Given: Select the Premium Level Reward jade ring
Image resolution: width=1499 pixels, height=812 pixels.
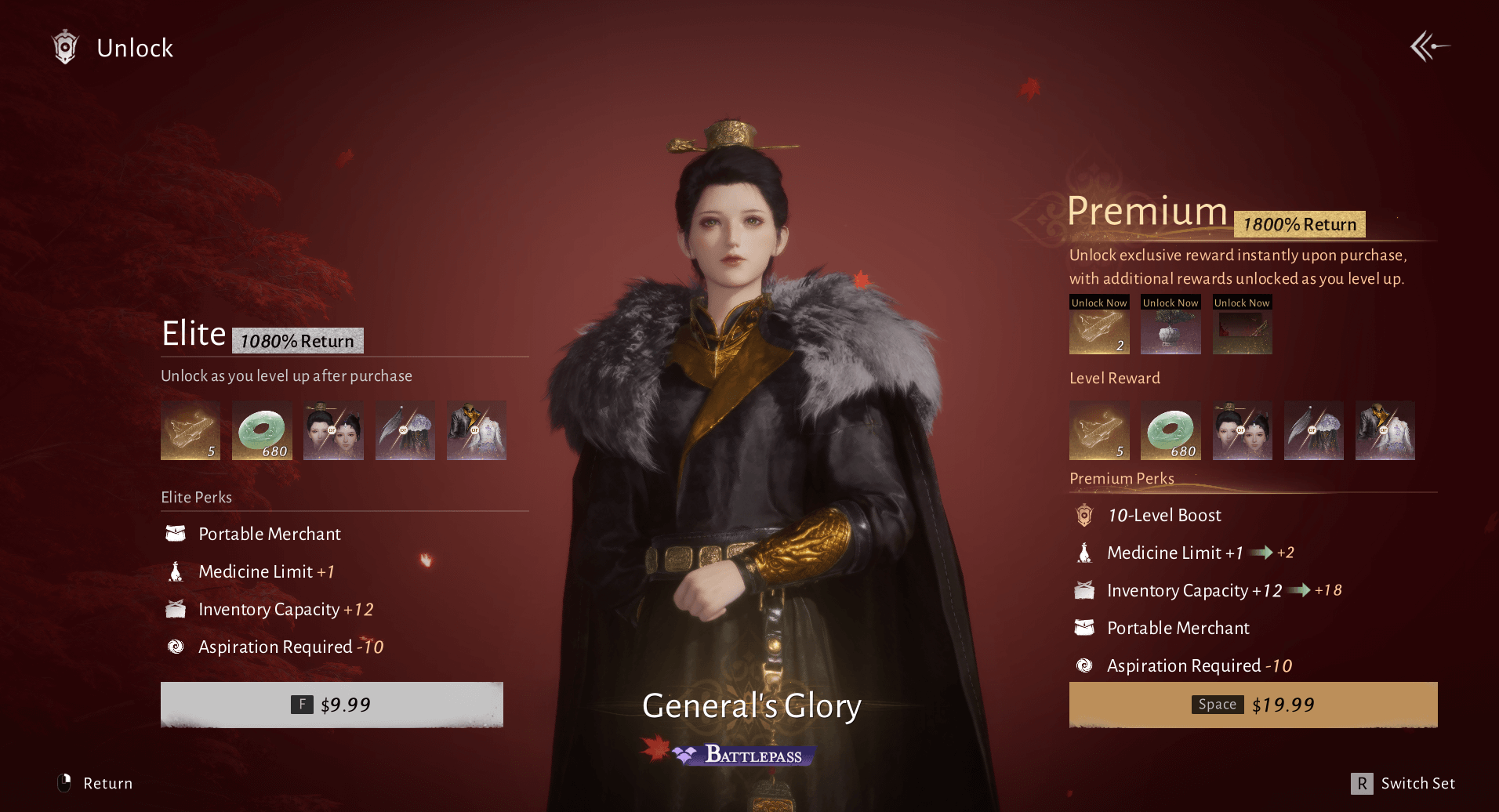Looking at the screenshot, I should [x=1171, y=430].
